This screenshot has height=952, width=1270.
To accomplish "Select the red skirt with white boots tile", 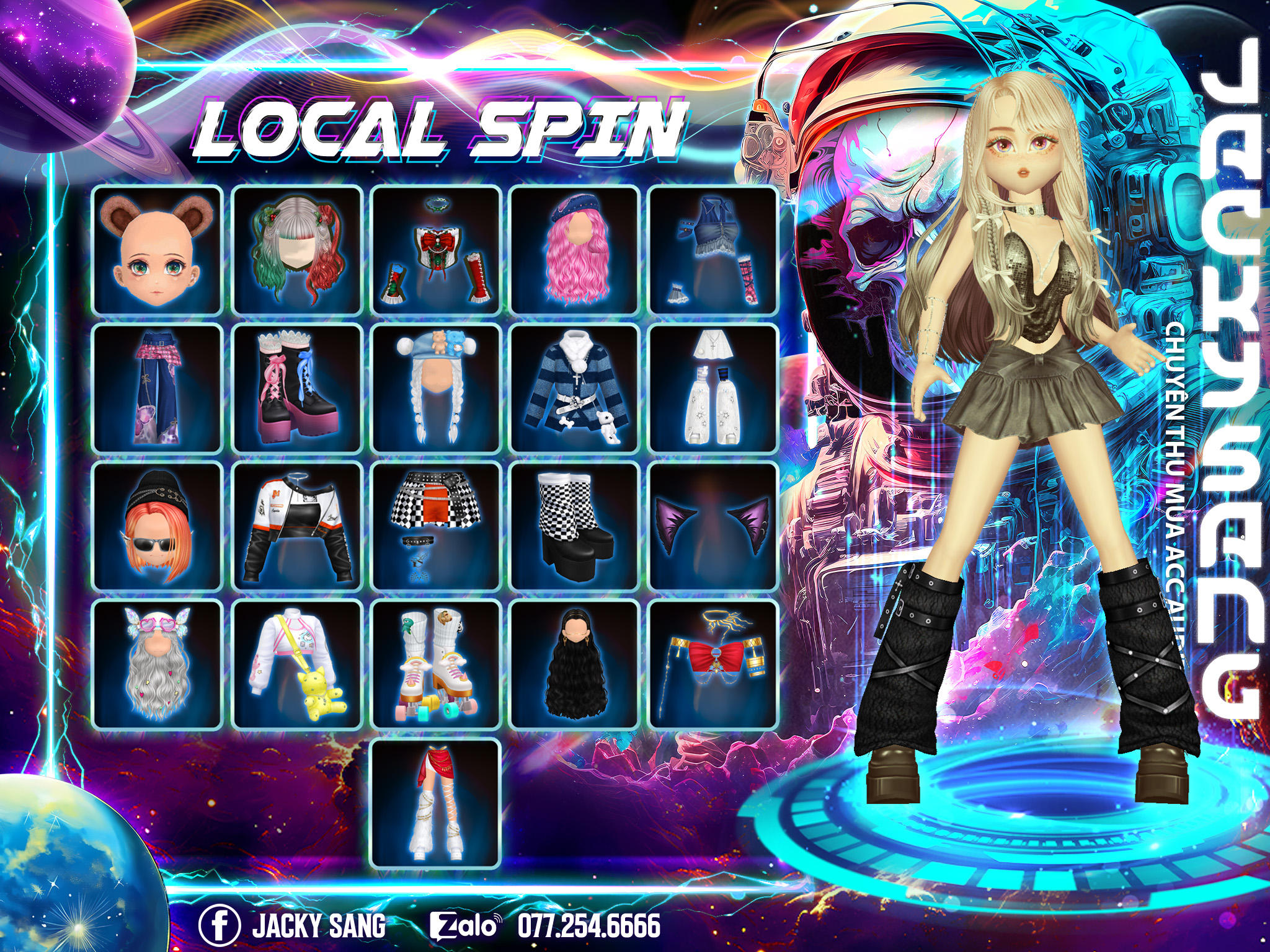I will click(x=435, y=803).
